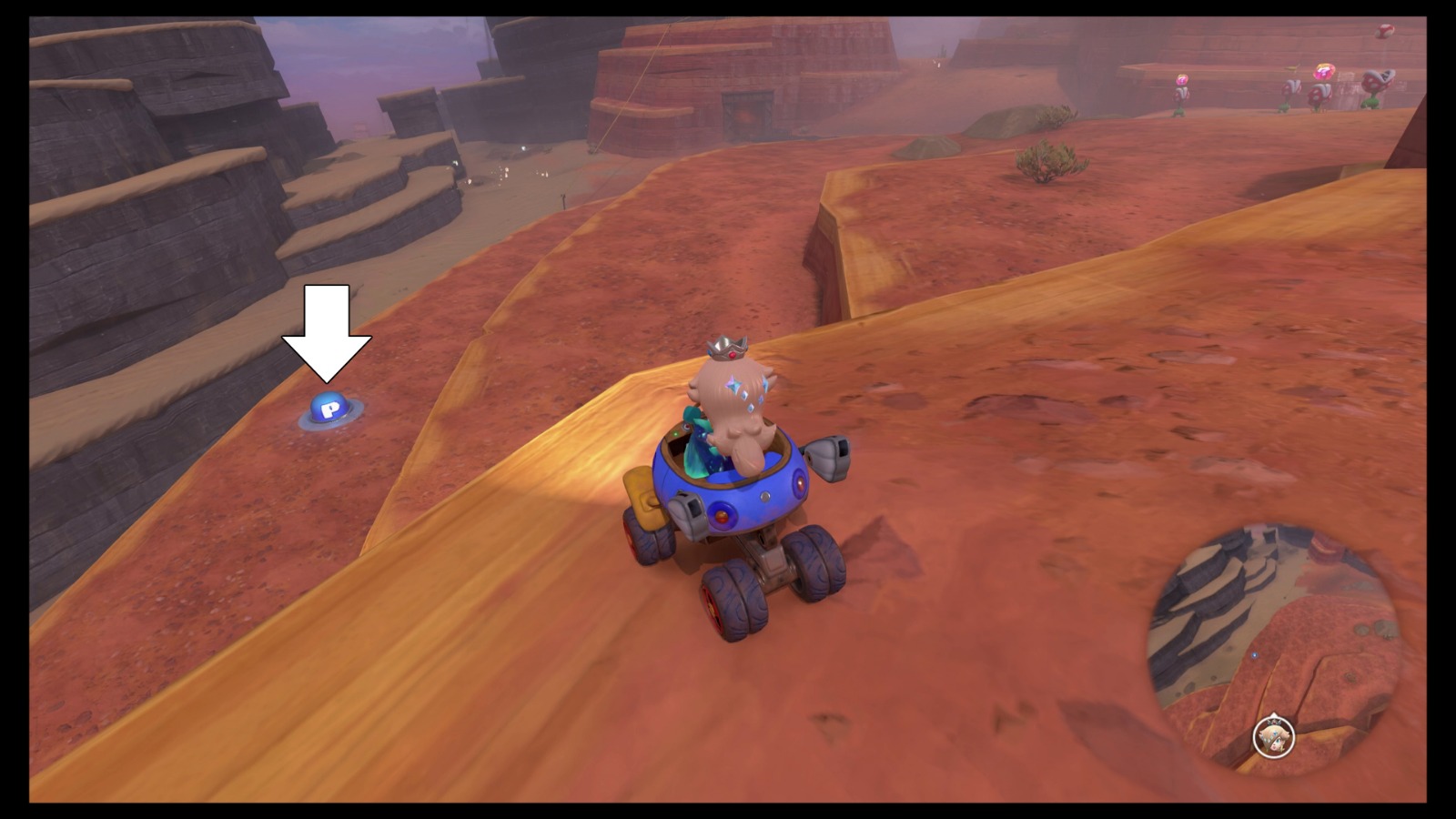This screenshot has width=1456, height=819.
Task: Select the leftmost Piranha Plant on the distant ledge
Action: pos(1181,91)
